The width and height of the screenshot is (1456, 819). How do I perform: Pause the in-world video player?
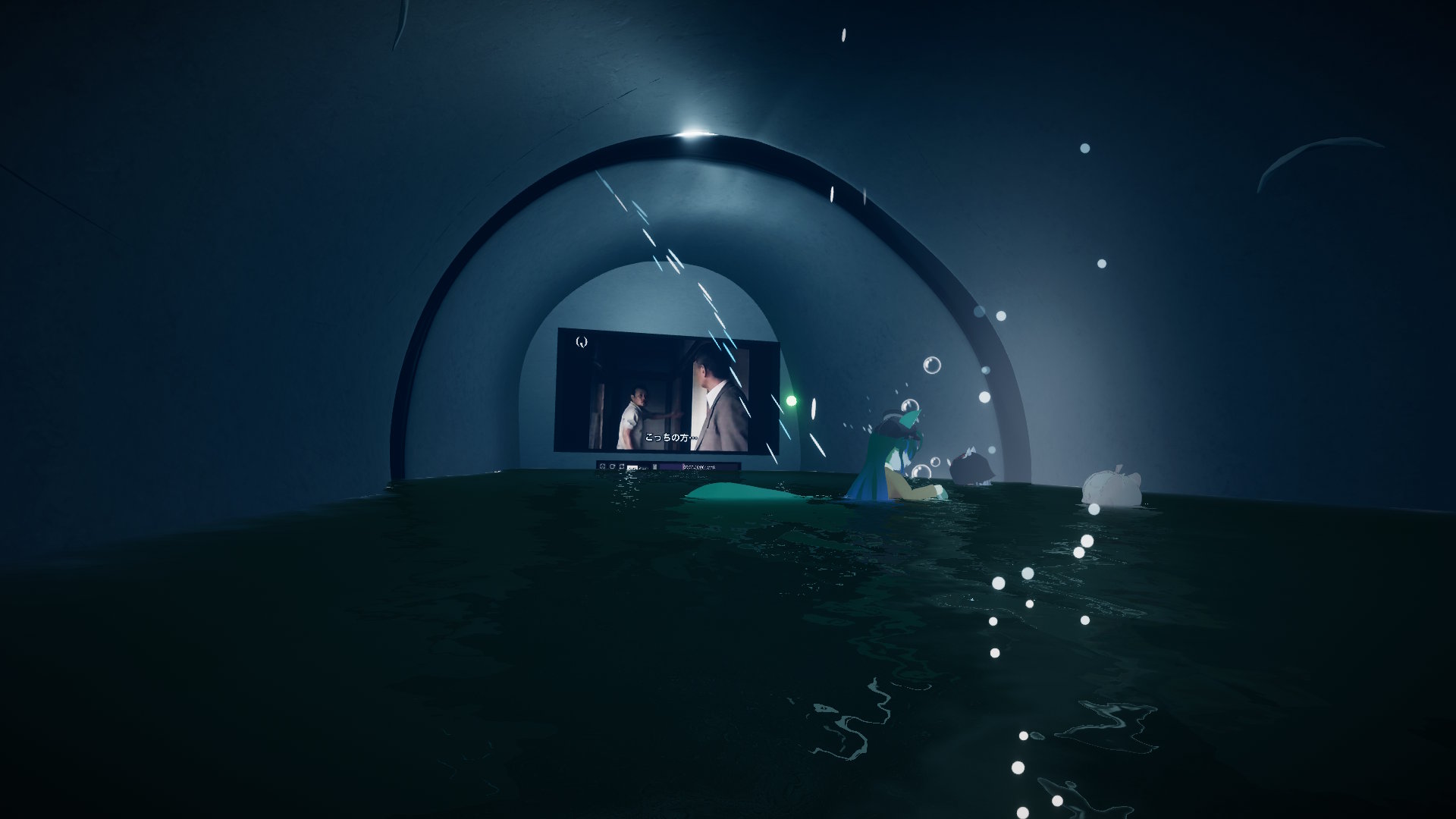click(x=654, y=467)
